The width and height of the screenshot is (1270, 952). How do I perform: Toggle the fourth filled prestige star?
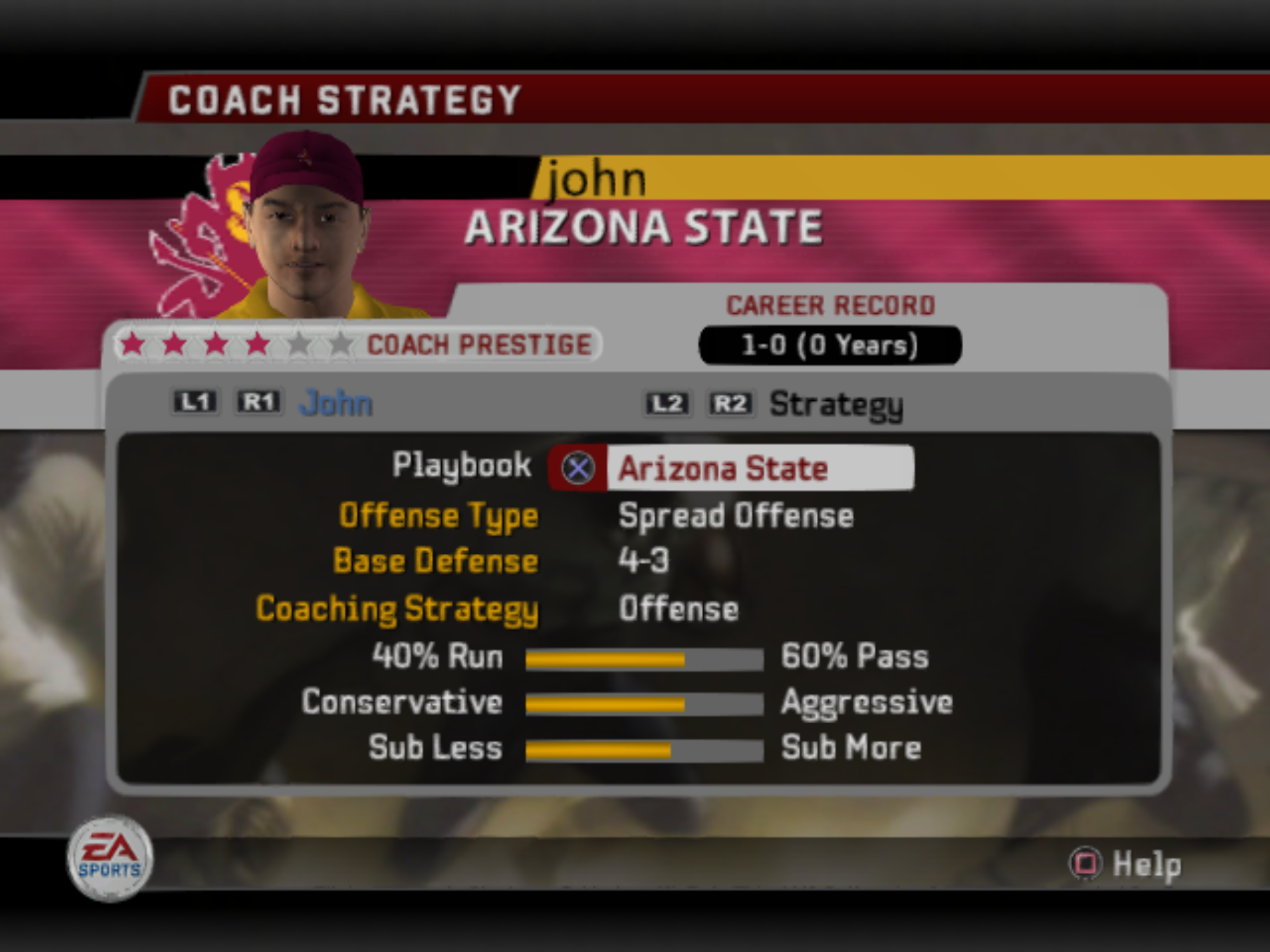[257, 345]
